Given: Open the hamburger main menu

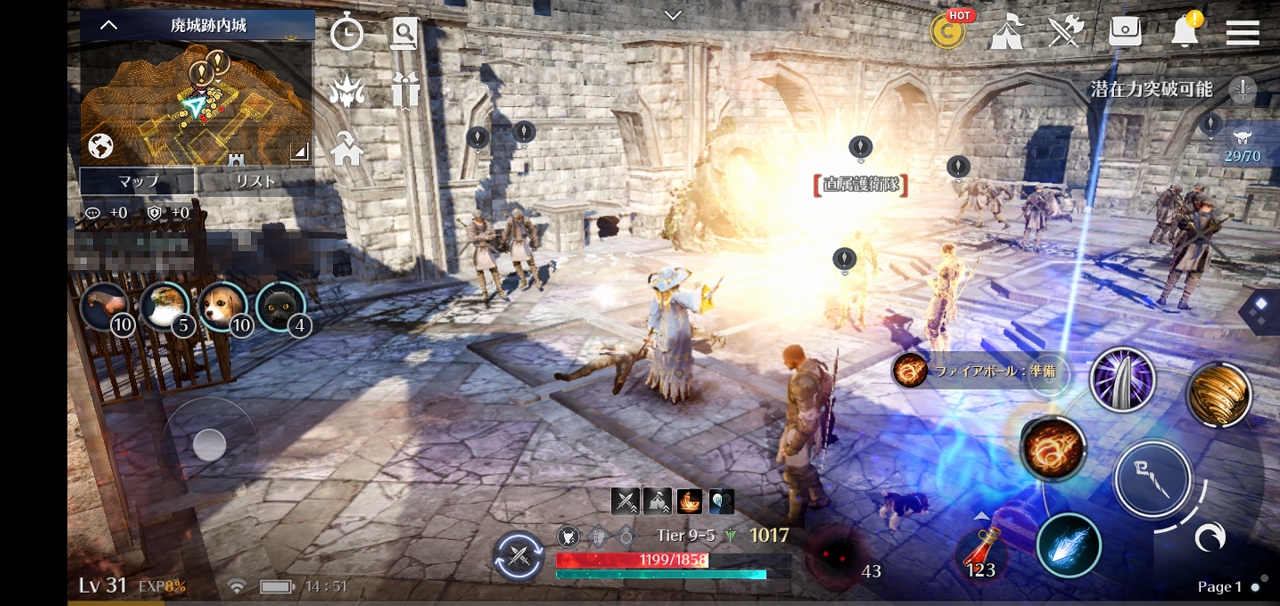Looking at the screenshot, I should point(1242,32).
